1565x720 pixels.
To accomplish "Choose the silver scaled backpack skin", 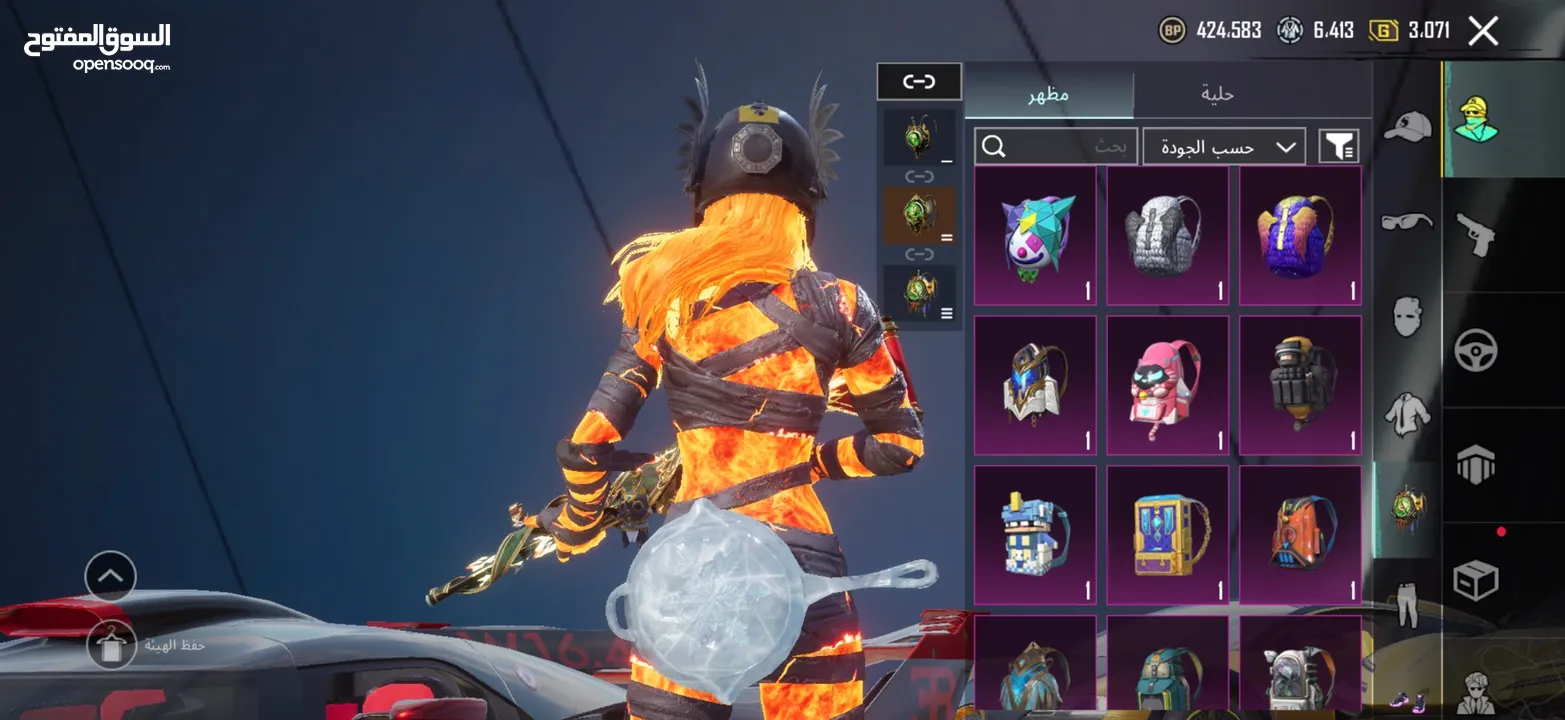I will (1167, 236).
